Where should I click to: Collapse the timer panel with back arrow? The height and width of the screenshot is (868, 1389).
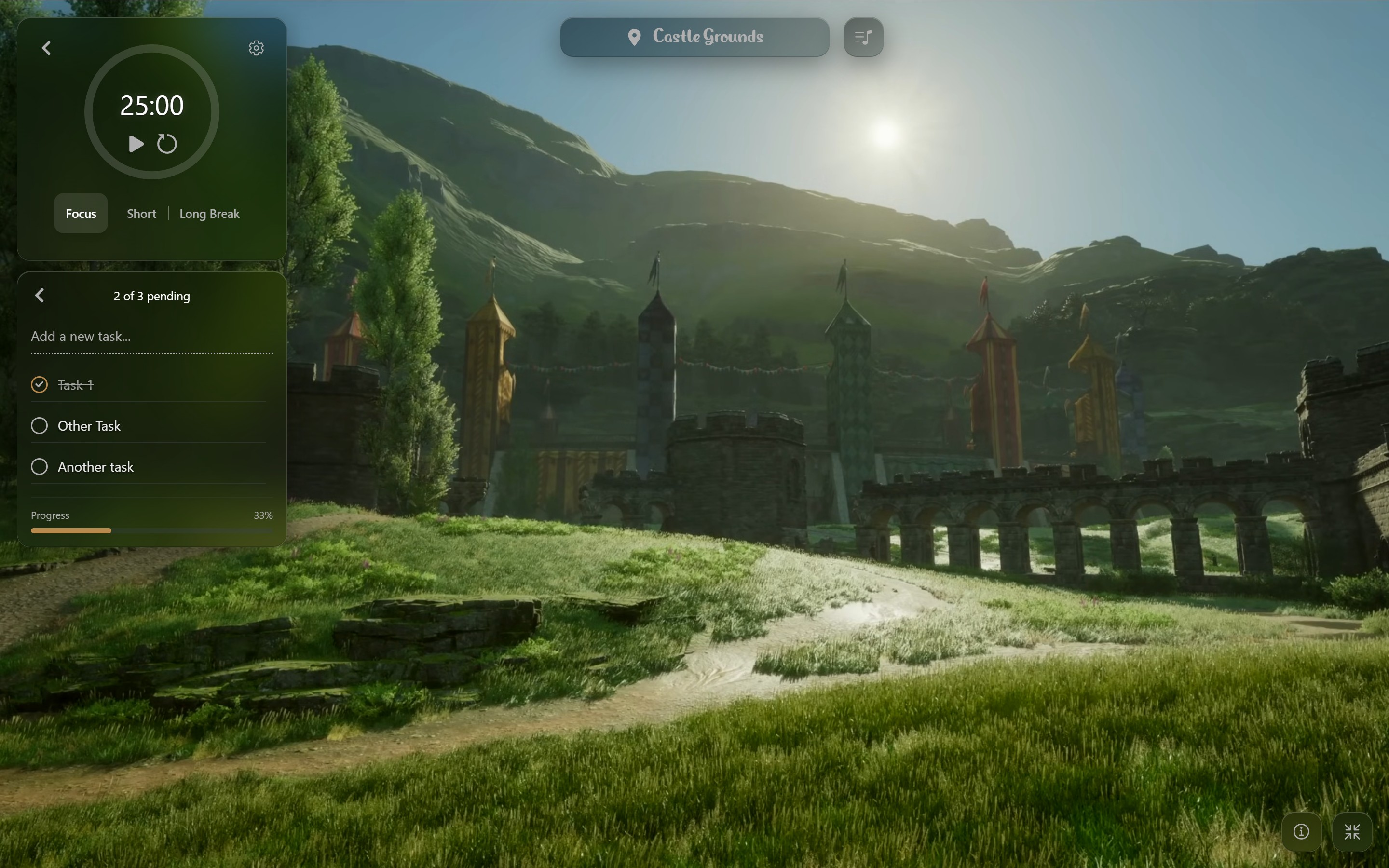click(46, 48)
